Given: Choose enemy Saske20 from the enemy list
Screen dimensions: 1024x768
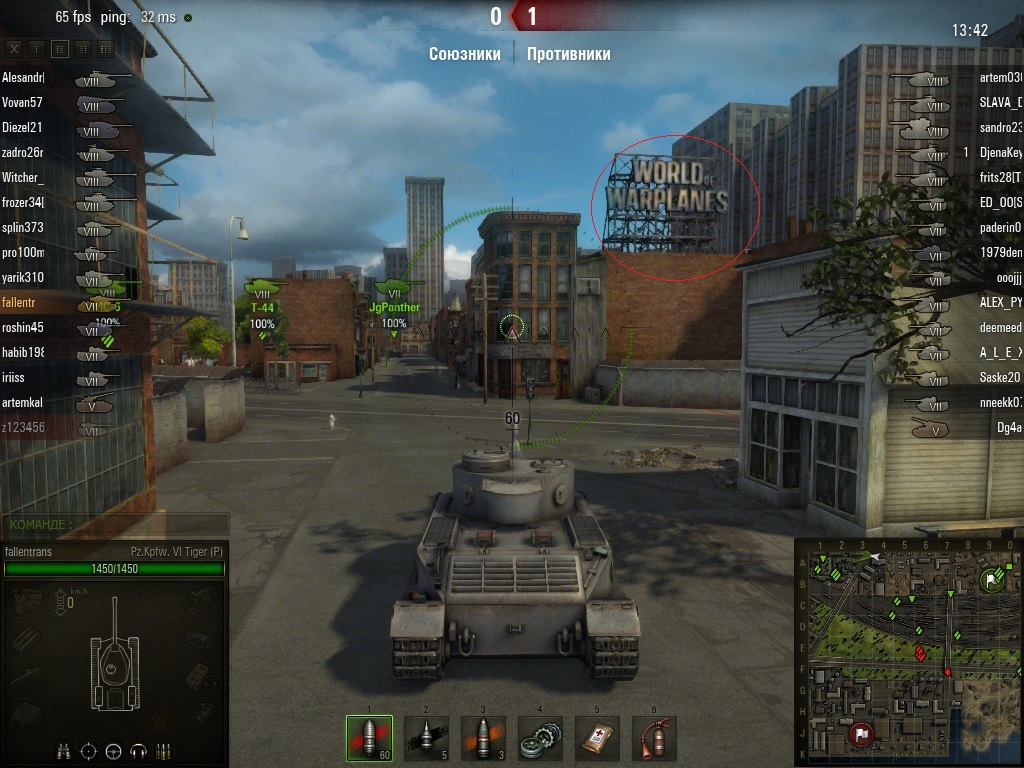Looking at the screenshot, I should [x=1000, y=377].
